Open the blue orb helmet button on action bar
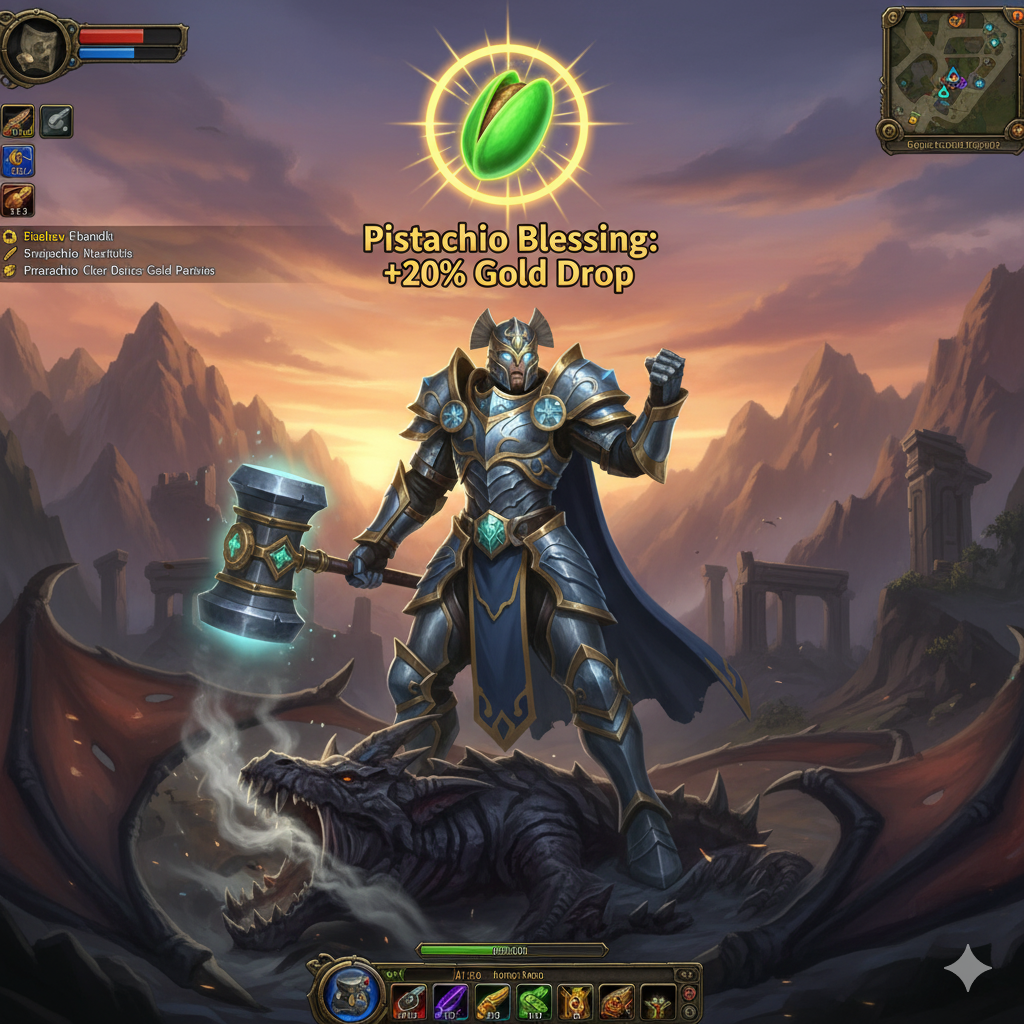Viewport: 1024px width, 1024px height. coord(353,993)
